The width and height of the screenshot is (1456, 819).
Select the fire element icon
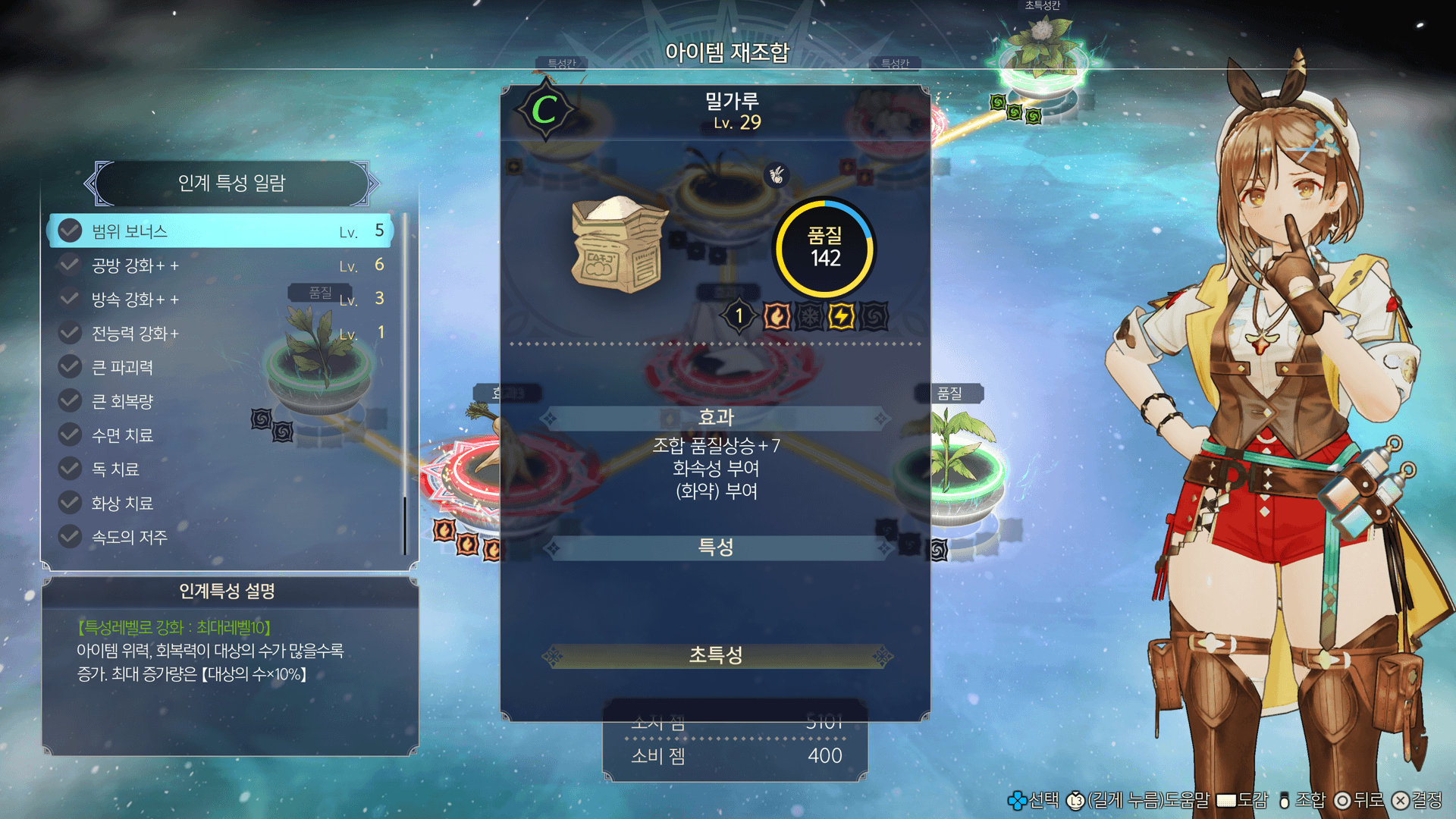[777, 316]
